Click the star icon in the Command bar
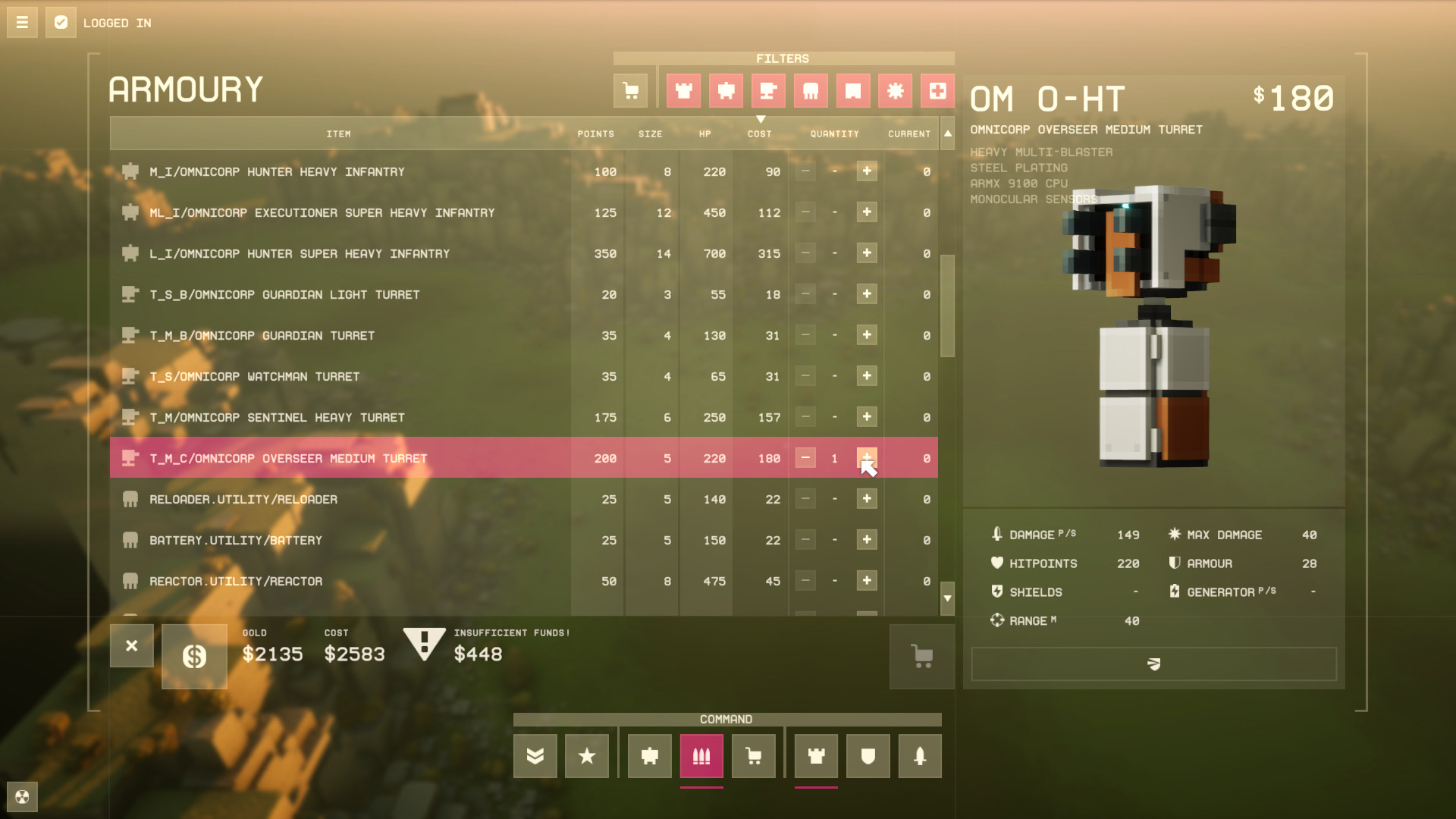1456x819 pixels. click(x=586, y=755)
